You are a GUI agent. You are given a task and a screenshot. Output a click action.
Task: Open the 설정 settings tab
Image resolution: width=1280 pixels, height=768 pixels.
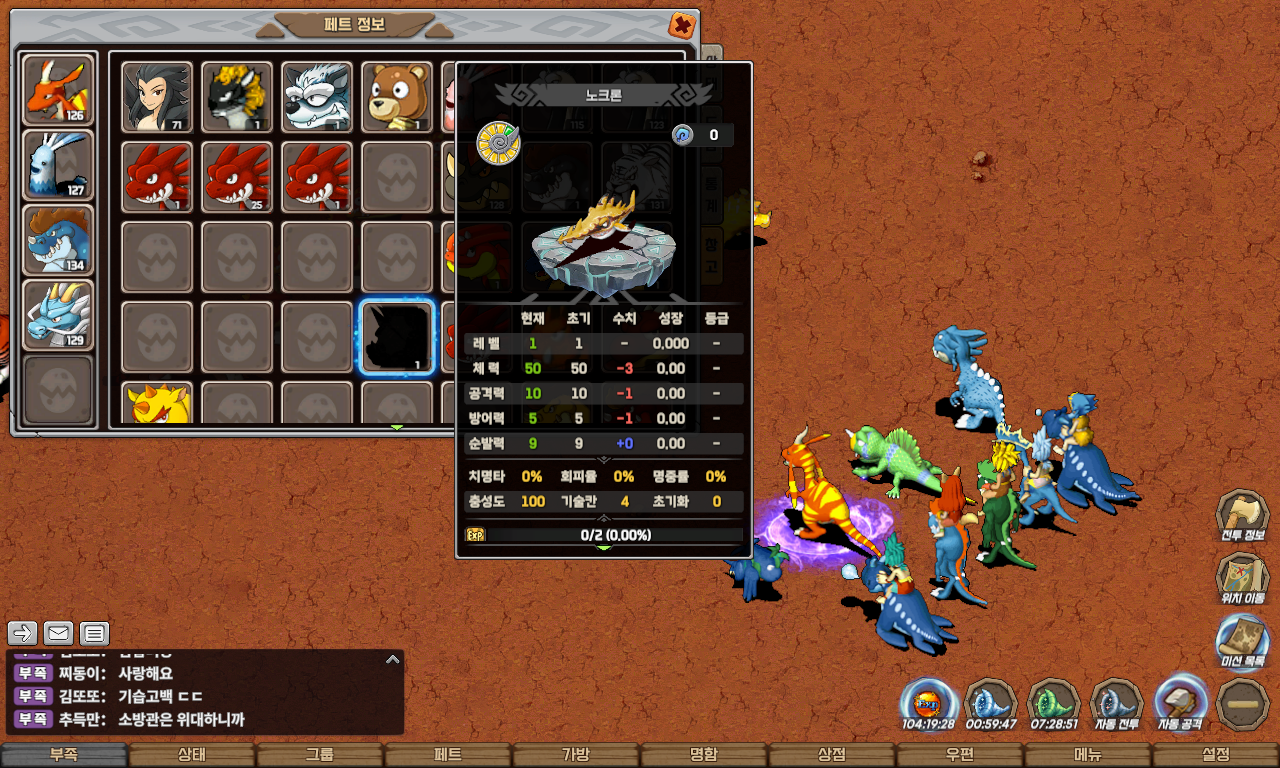pos(1216,755)
